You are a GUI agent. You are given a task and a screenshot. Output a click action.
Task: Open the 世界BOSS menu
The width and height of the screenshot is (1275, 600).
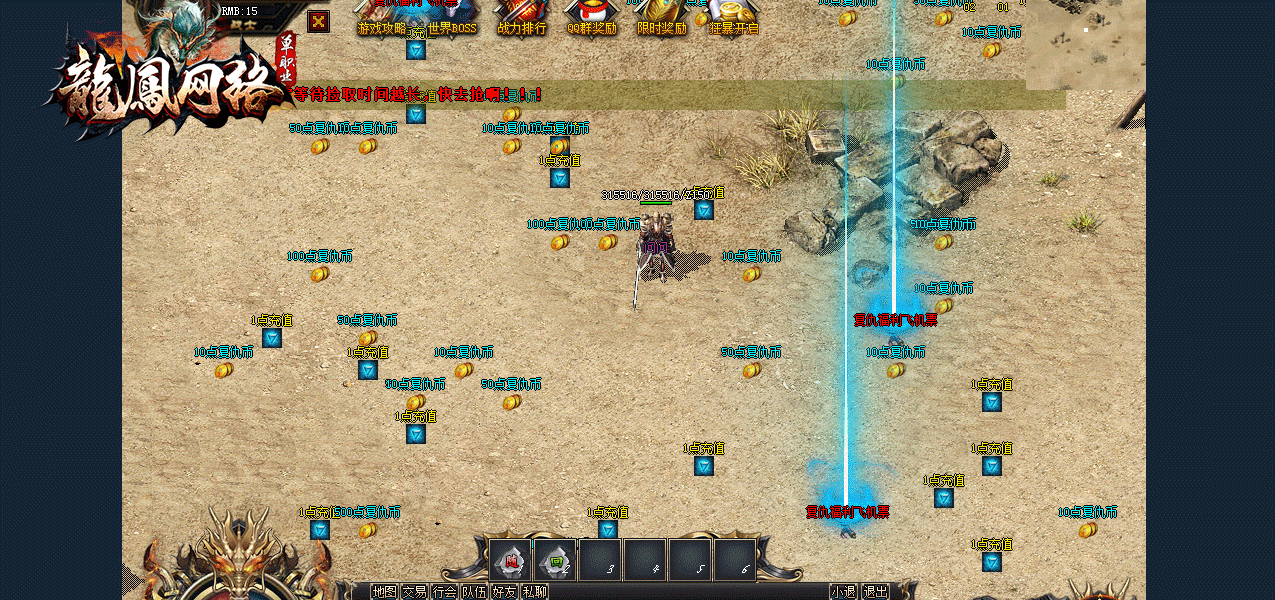452,18
